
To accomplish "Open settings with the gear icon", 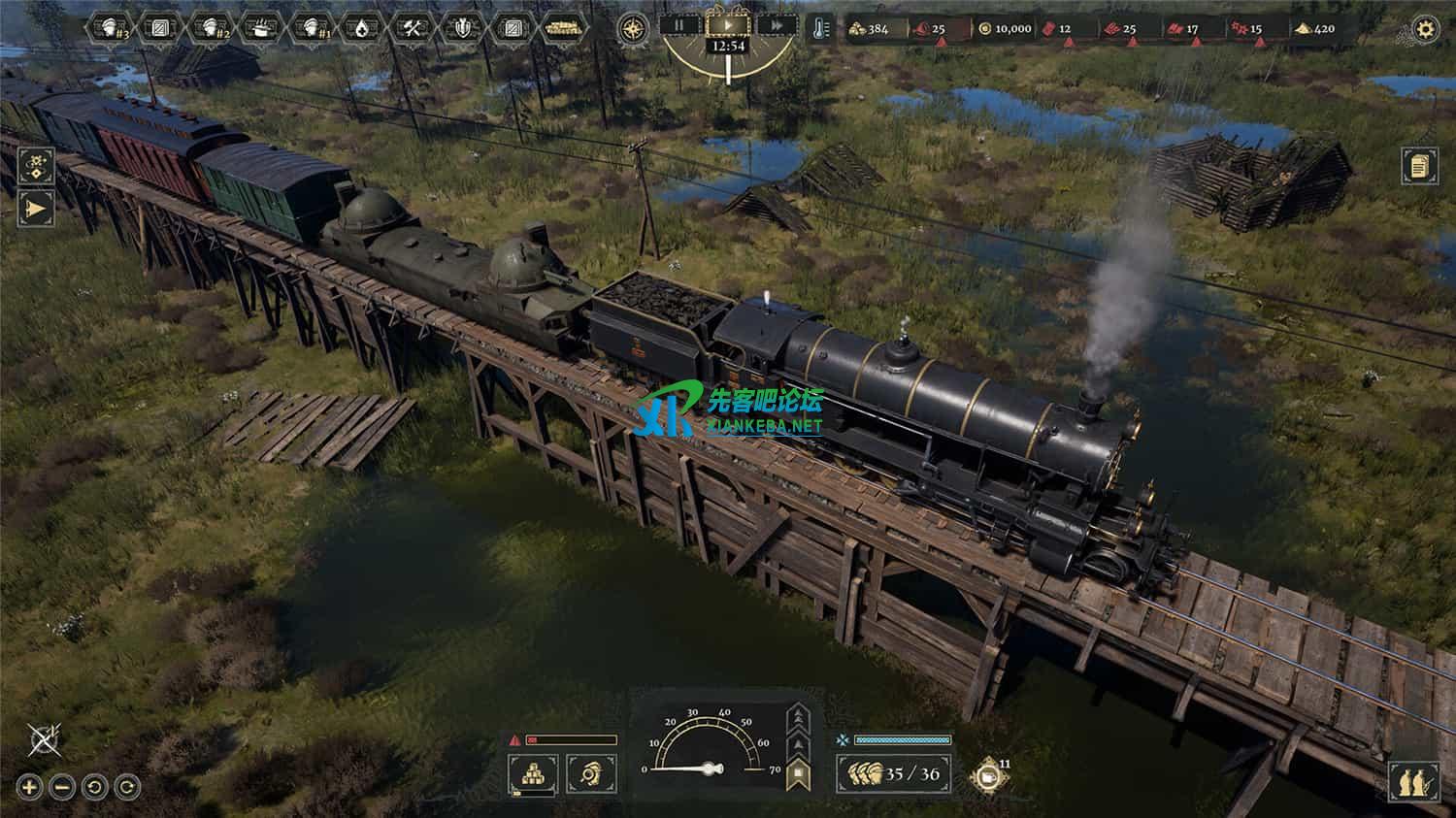I will (x=1425, y=29).
